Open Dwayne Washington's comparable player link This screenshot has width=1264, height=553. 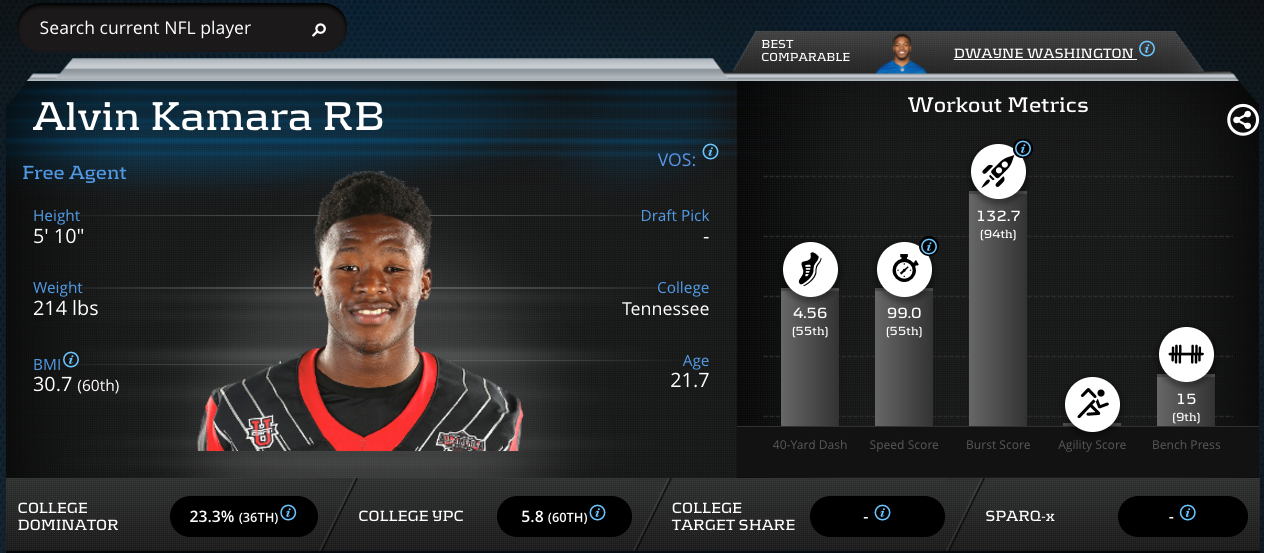tap(1044, 52)
